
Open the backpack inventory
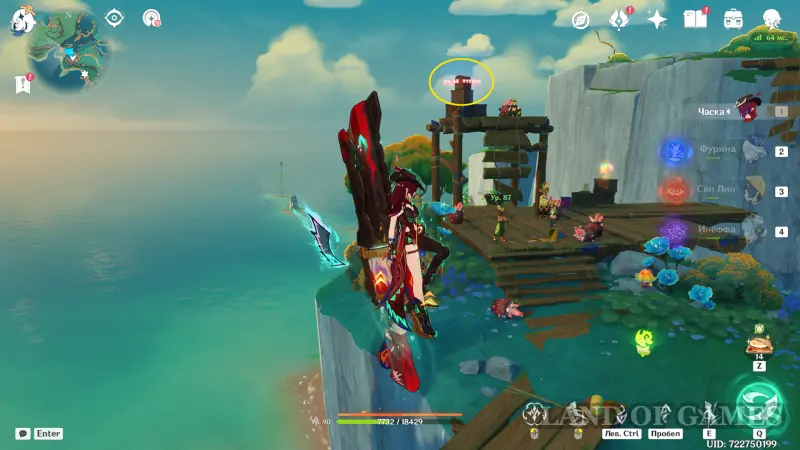coord(733,19)
